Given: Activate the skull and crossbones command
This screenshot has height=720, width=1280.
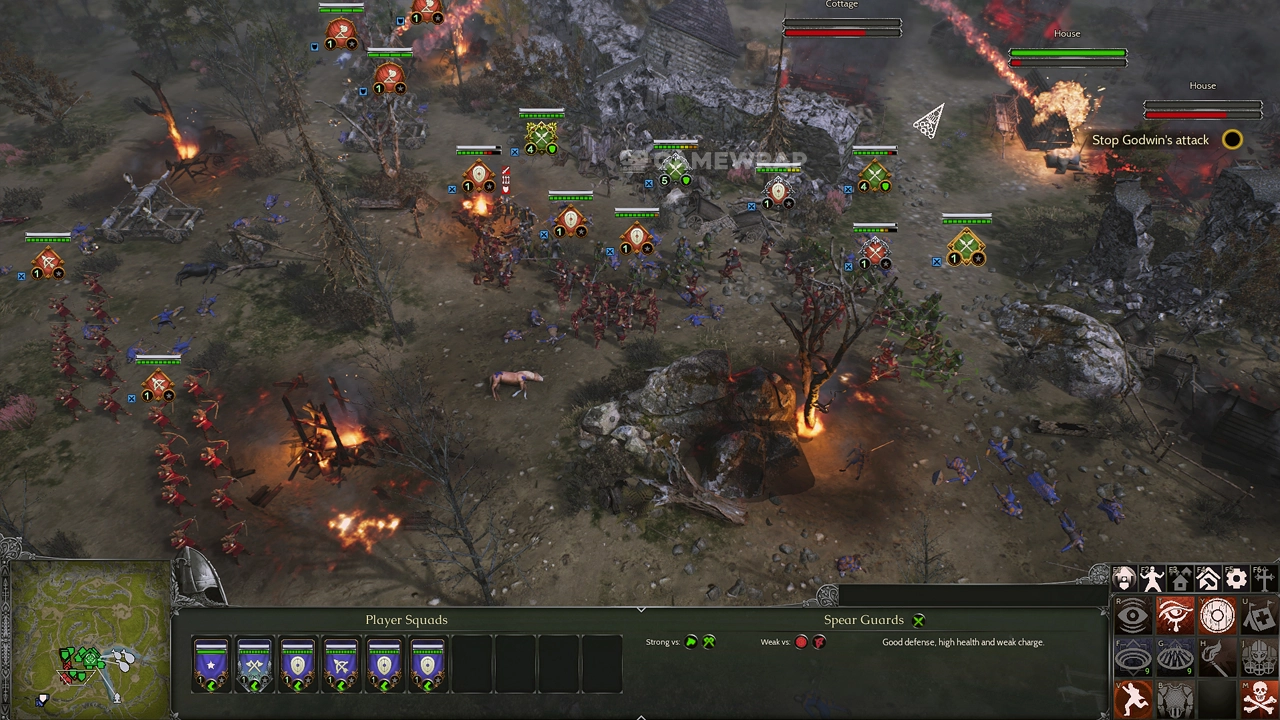Looking at the screenshot, I should coord(1260,698).
